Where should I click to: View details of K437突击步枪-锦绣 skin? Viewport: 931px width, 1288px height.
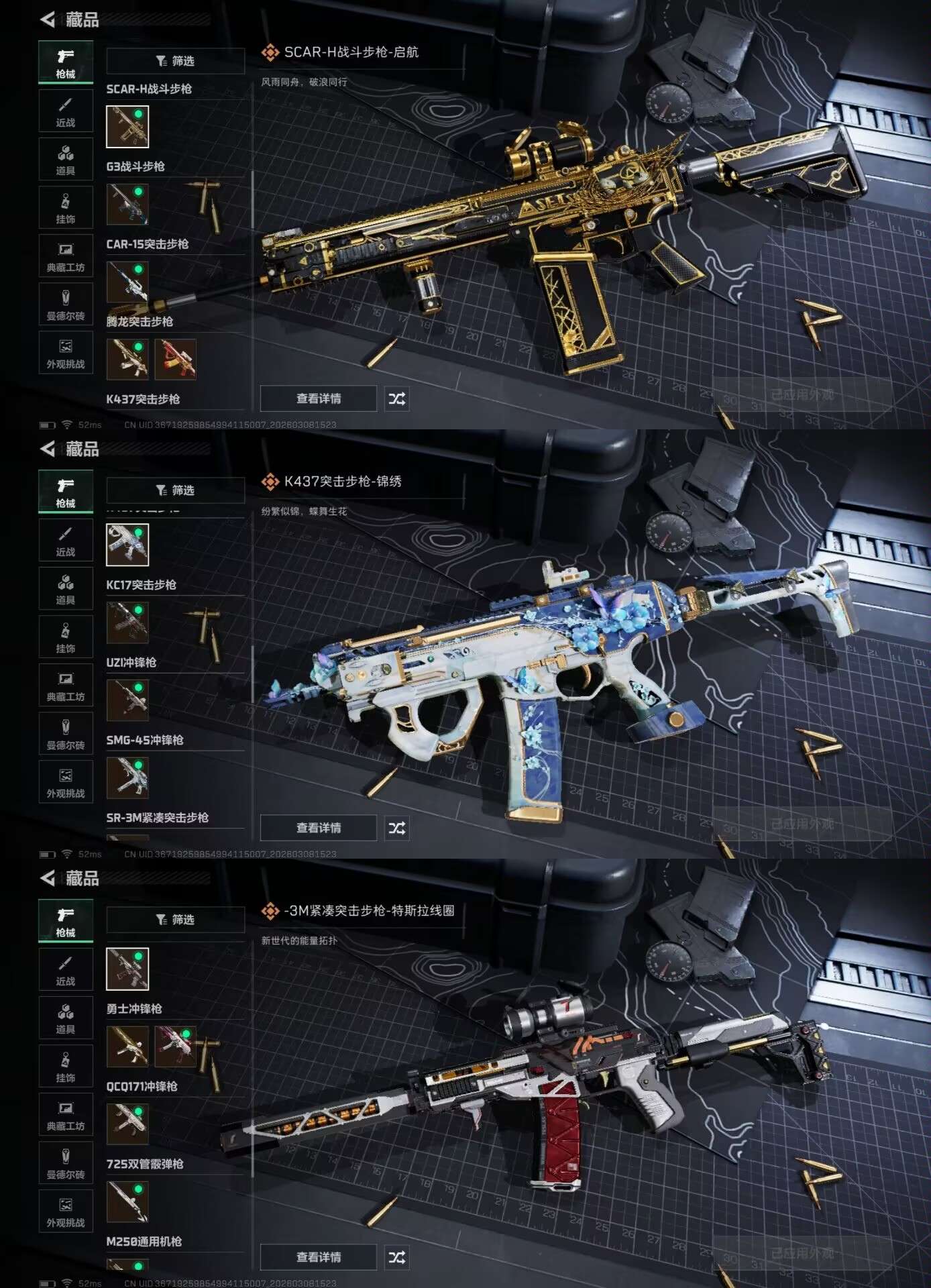319,828
